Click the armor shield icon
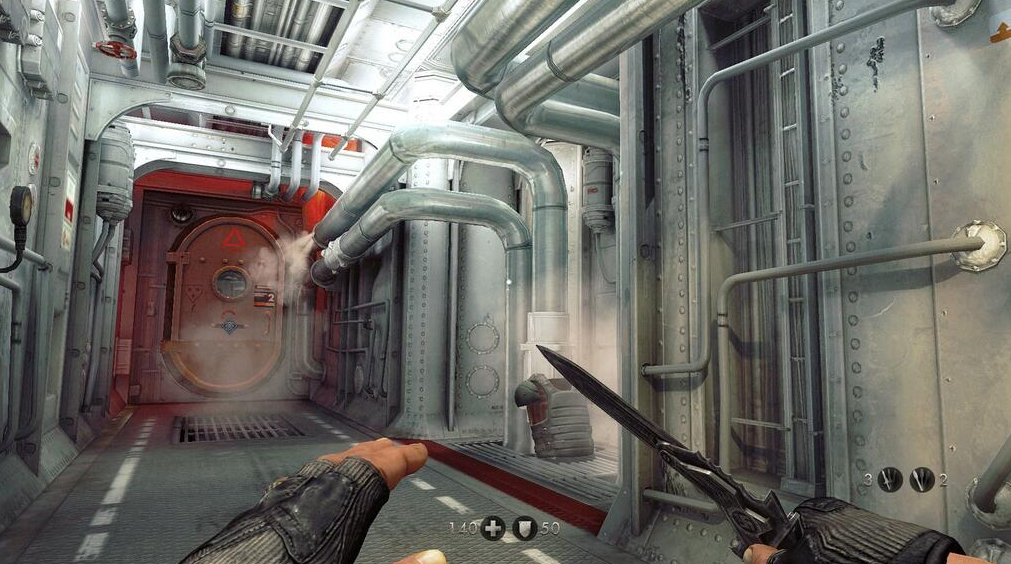 point(525,528)
